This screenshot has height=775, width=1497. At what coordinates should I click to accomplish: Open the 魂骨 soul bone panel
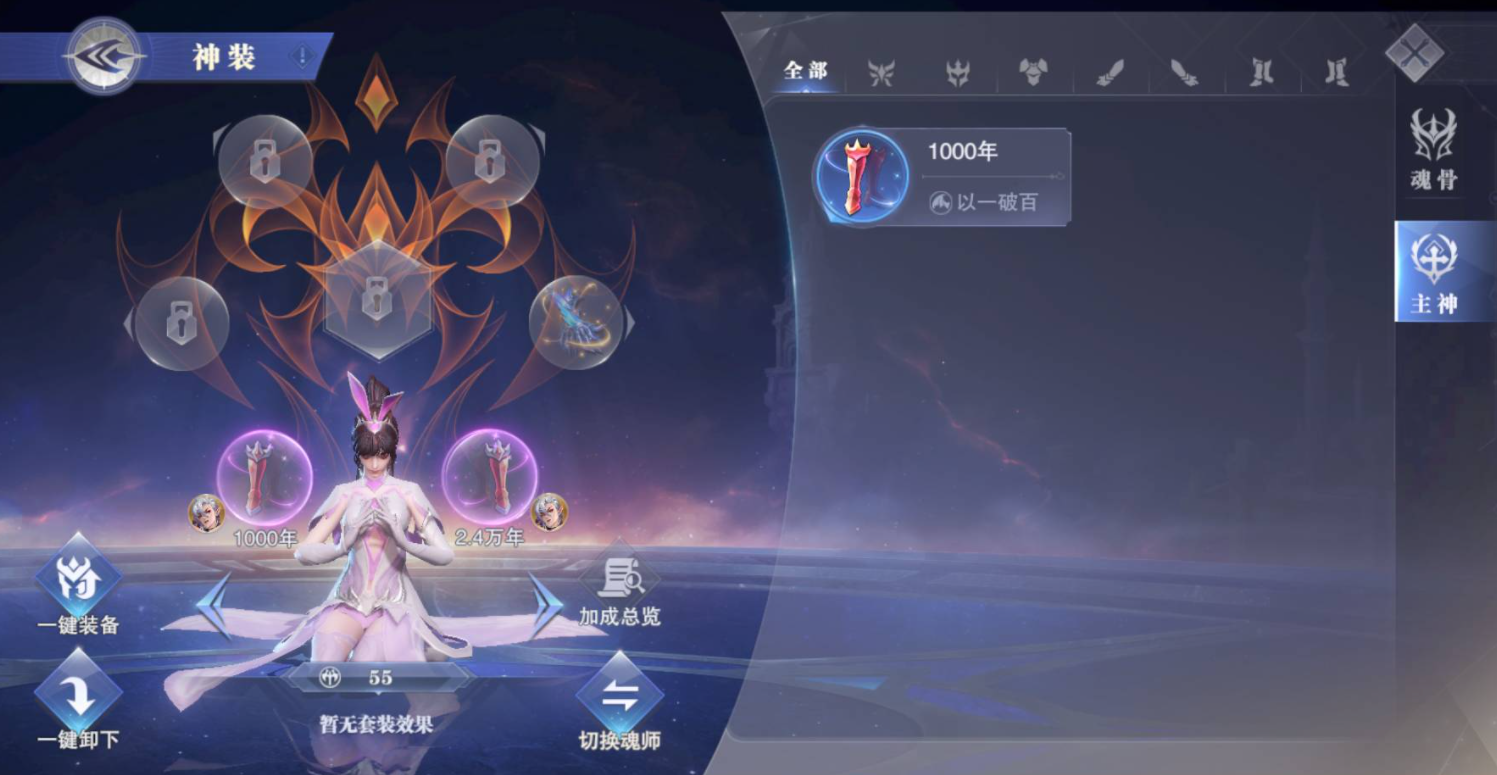click(1432, 150)
